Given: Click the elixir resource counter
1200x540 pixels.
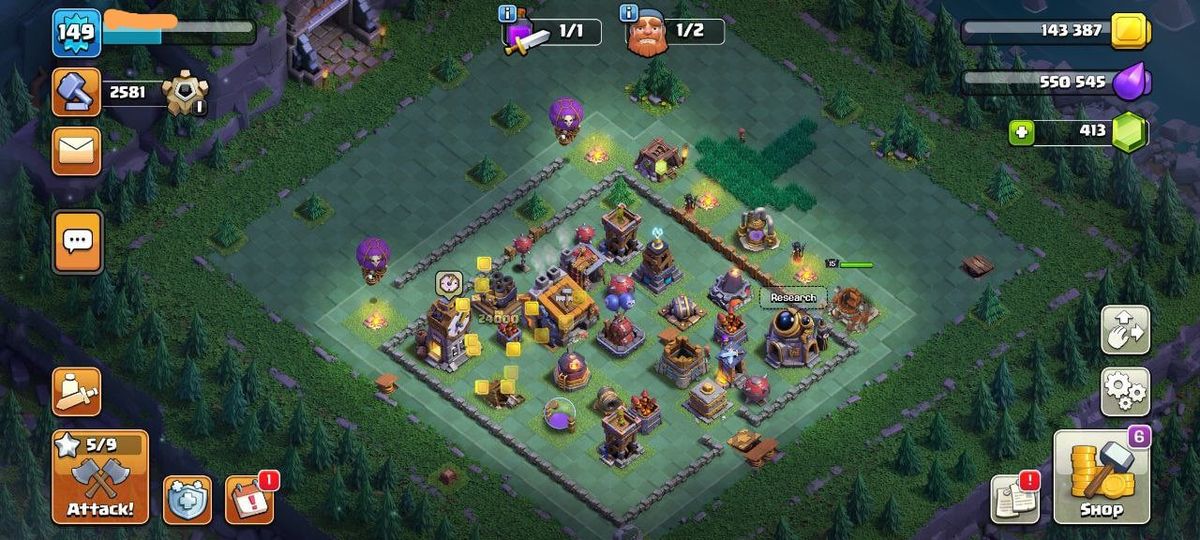Looking at the screenshot, I should point(1055,82).
